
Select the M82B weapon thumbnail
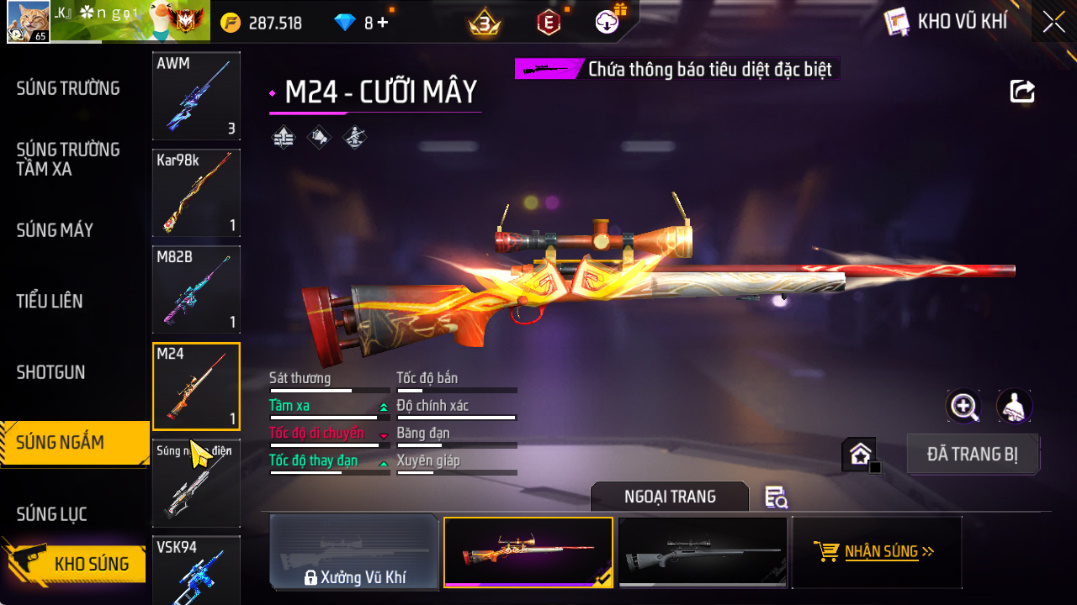(x=196, y=290)
